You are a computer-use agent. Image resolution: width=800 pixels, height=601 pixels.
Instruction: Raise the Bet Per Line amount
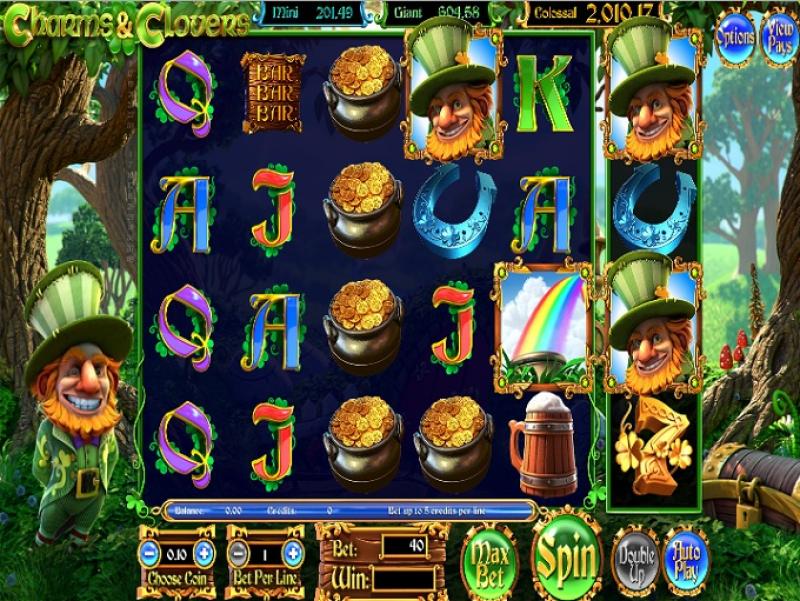click(293, 553)
